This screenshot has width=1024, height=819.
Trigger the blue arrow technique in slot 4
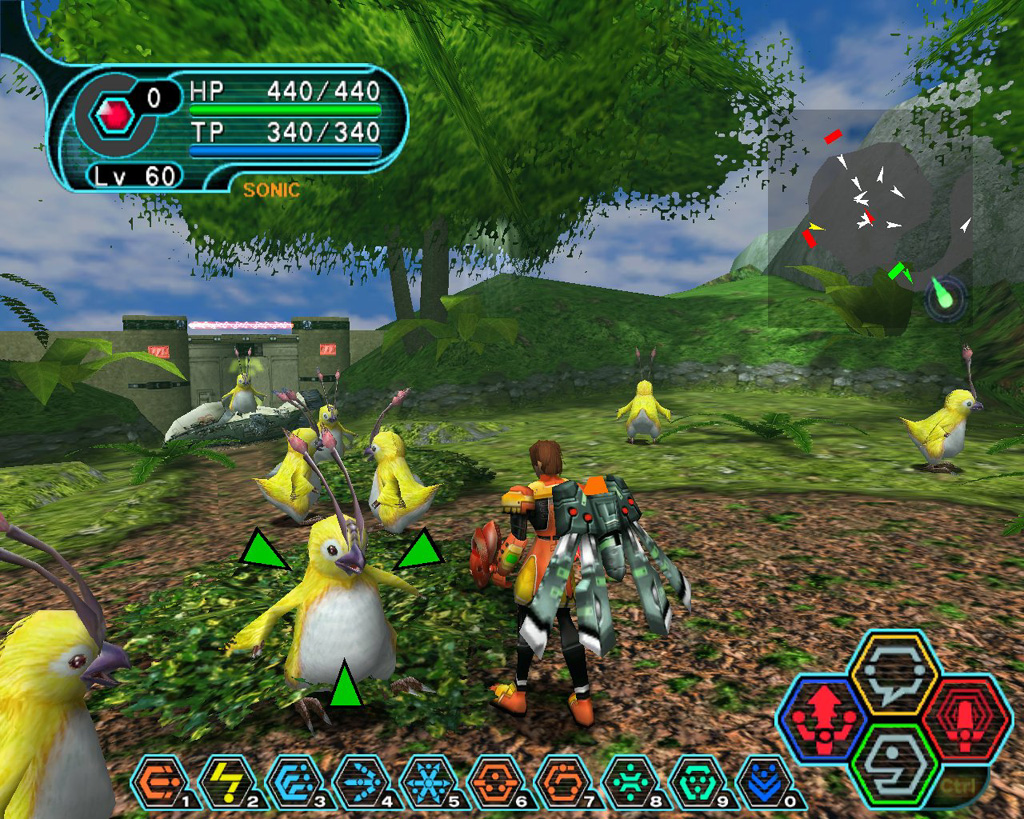click(x=360, y=781)
